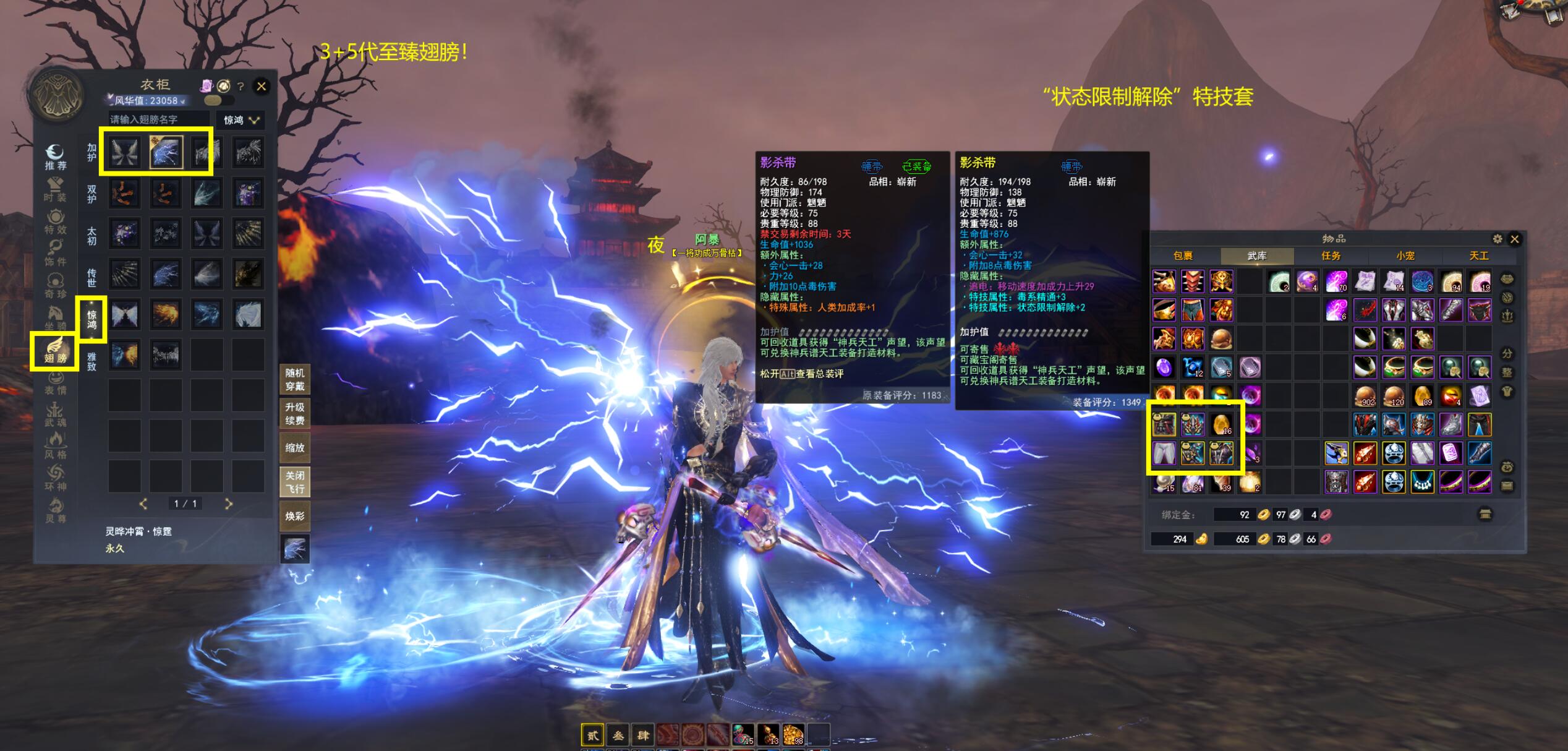Close the 物品 inventory window

pos(1514,239)
